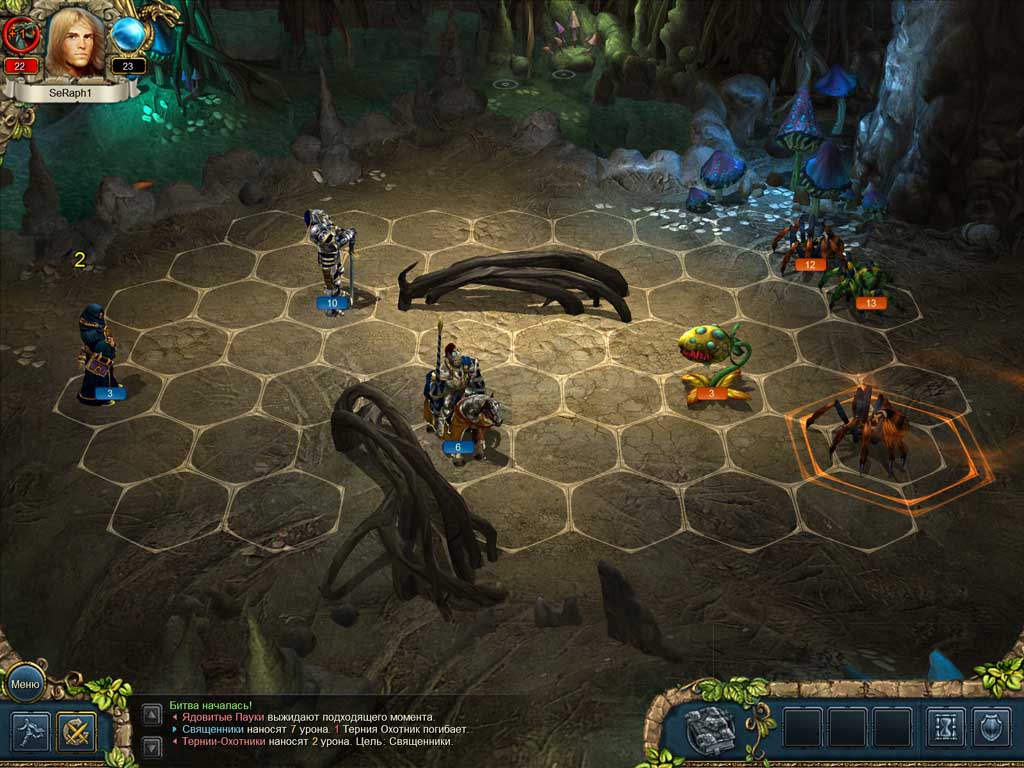This screenshot has width=1024, height=768.
Task: Click the SeRaph1 hero portrait
Action: coord(75,42)
